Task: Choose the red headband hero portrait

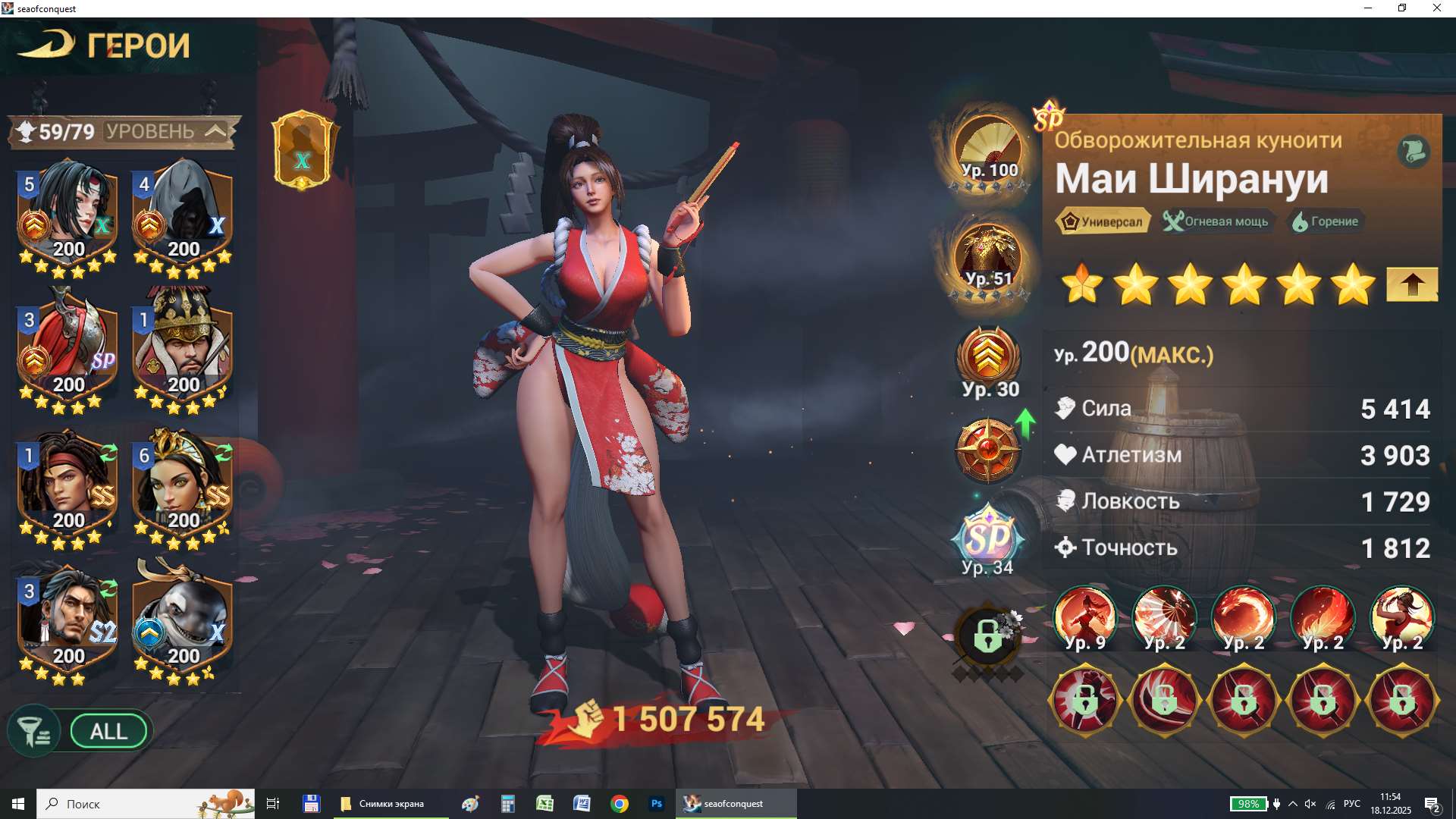Action: pyautogui.click(x=68, y=487)
